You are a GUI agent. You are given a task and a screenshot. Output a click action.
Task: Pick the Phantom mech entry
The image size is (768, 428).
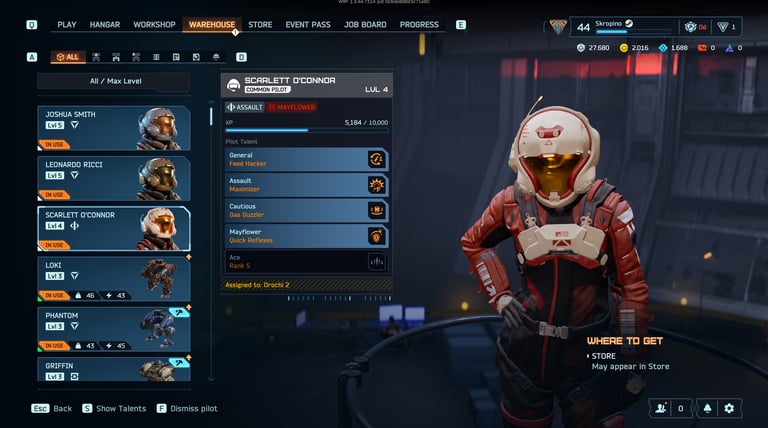(113, 329)
